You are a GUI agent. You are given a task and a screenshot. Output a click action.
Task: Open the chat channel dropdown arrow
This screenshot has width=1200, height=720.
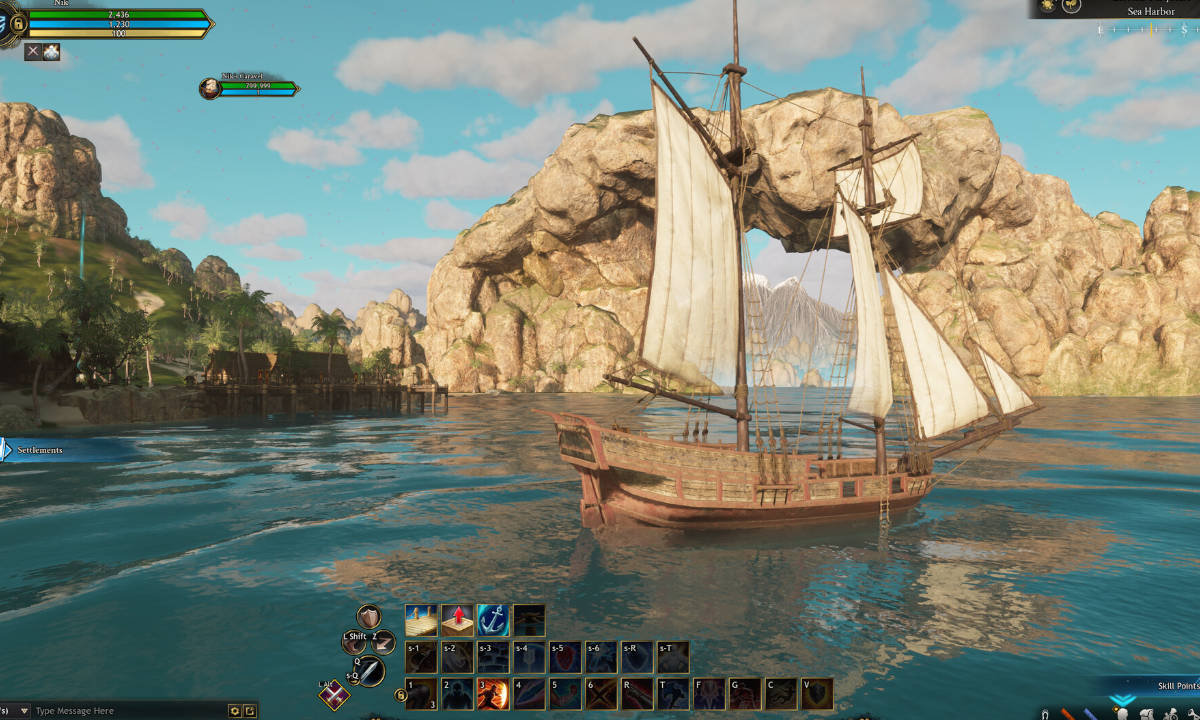(x=24, y=711)
